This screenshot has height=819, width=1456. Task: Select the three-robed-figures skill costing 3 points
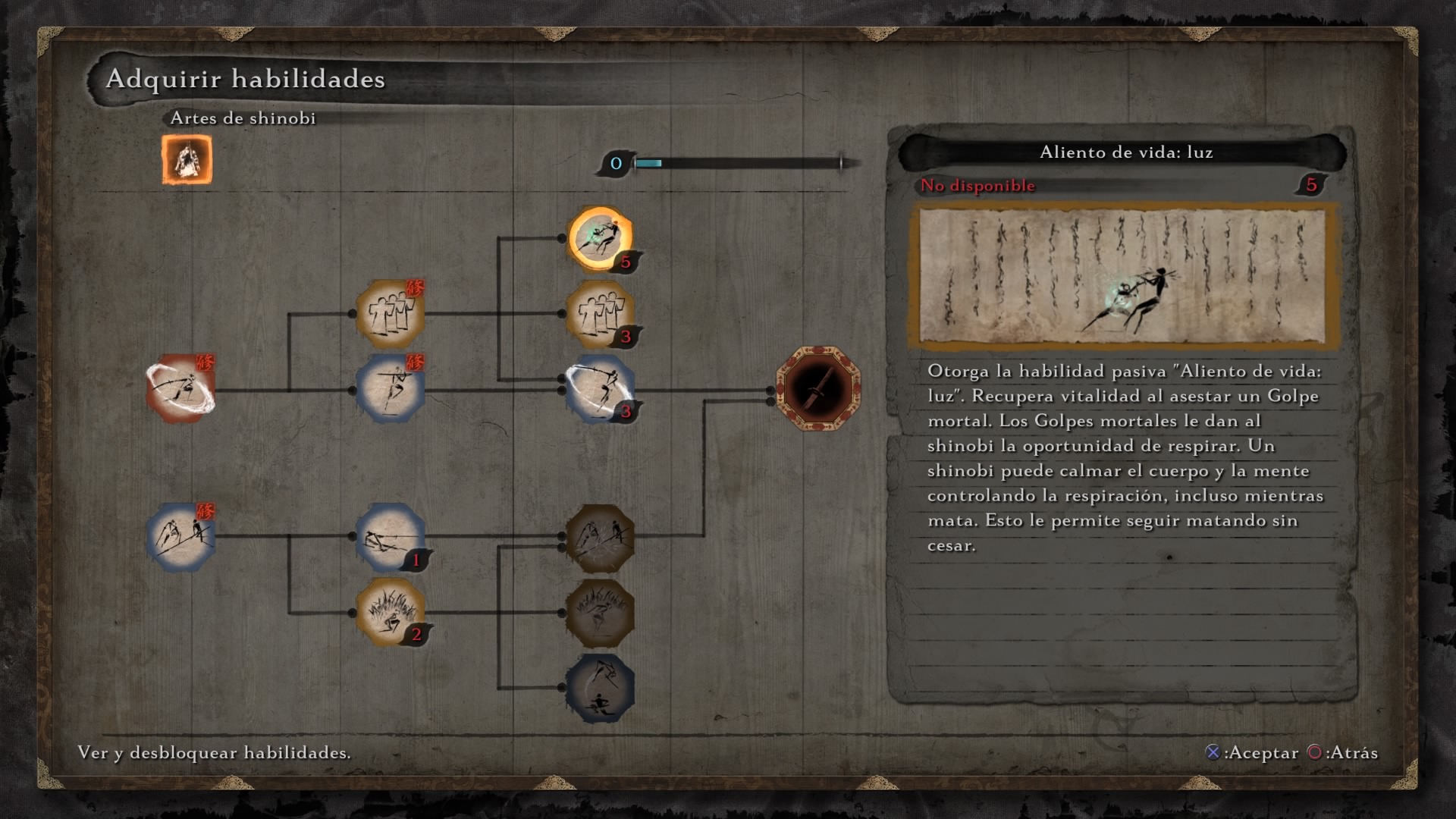coord(600,313)
